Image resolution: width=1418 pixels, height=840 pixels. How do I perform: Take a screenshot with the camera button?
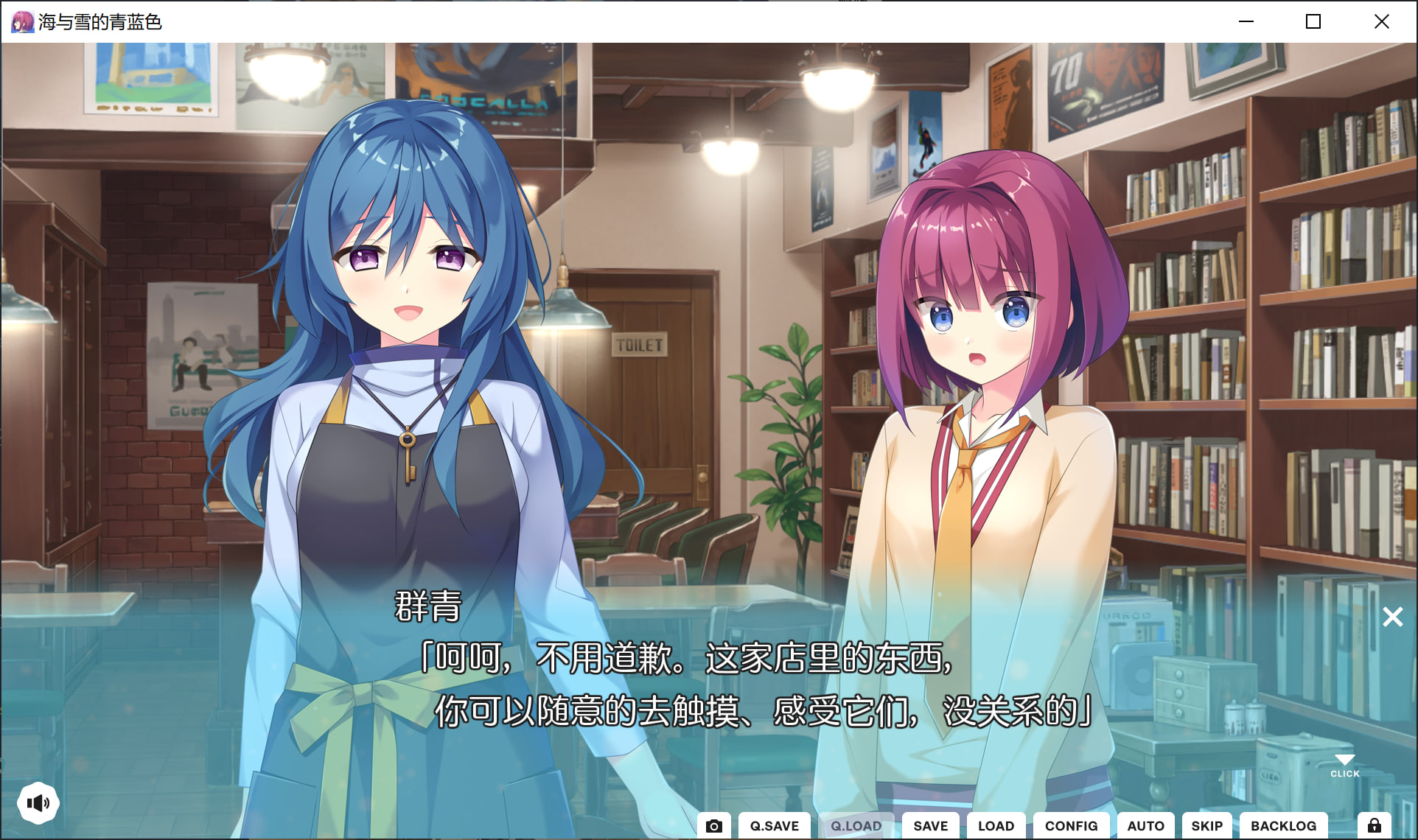point(713,825)
